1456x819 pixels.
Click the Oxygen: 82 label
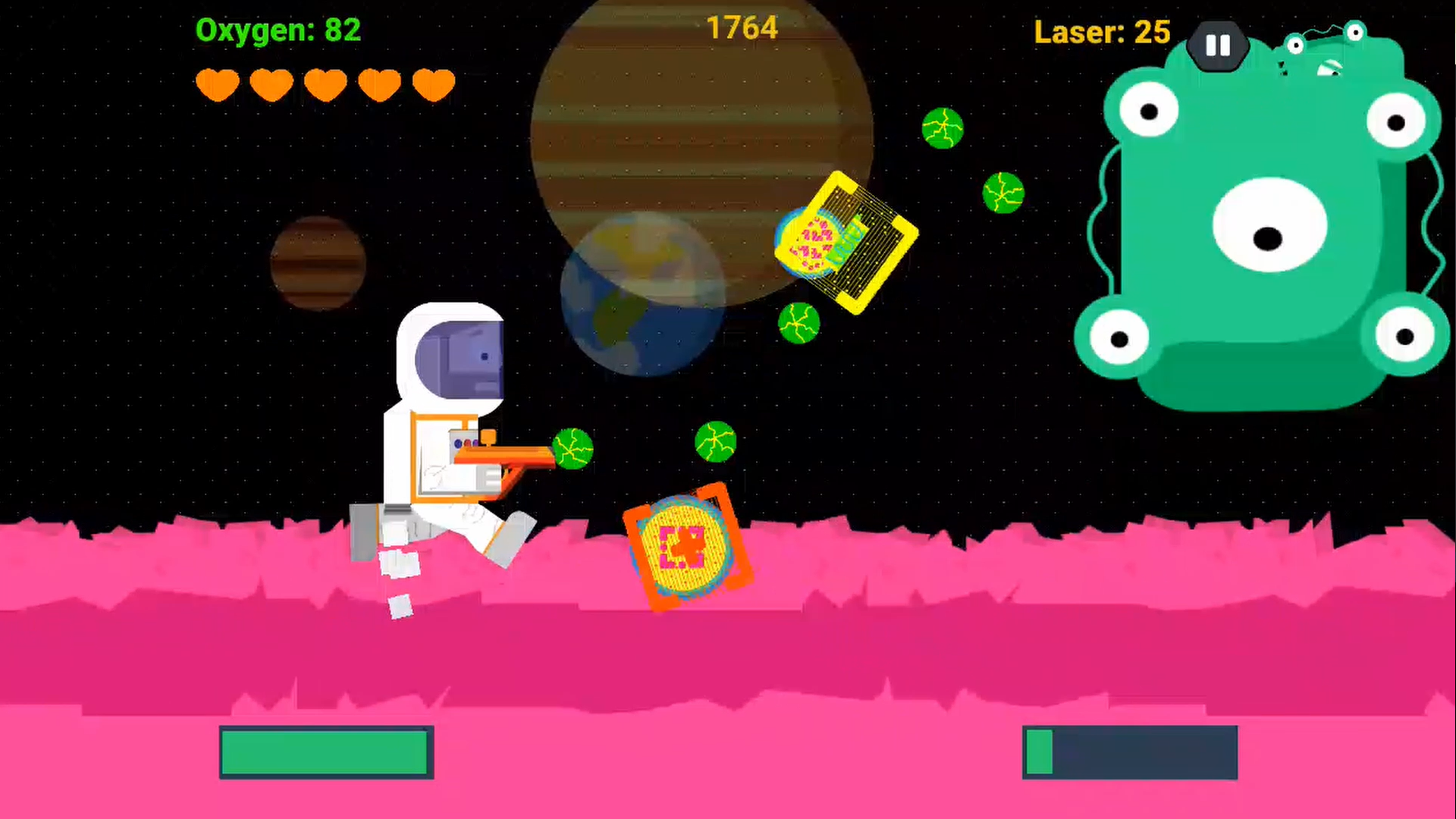coord(278,31)
